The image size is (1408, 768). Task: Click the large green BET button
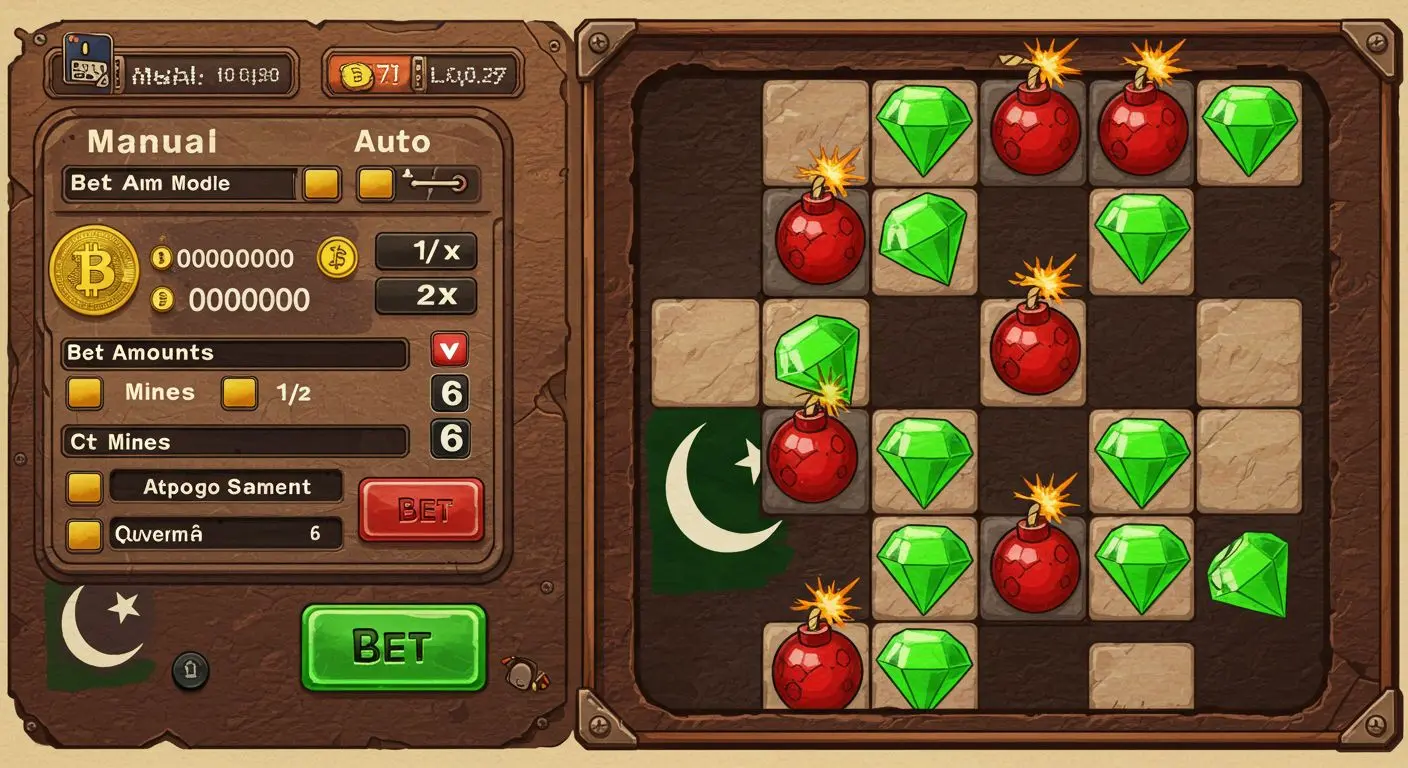click(393, 647)
